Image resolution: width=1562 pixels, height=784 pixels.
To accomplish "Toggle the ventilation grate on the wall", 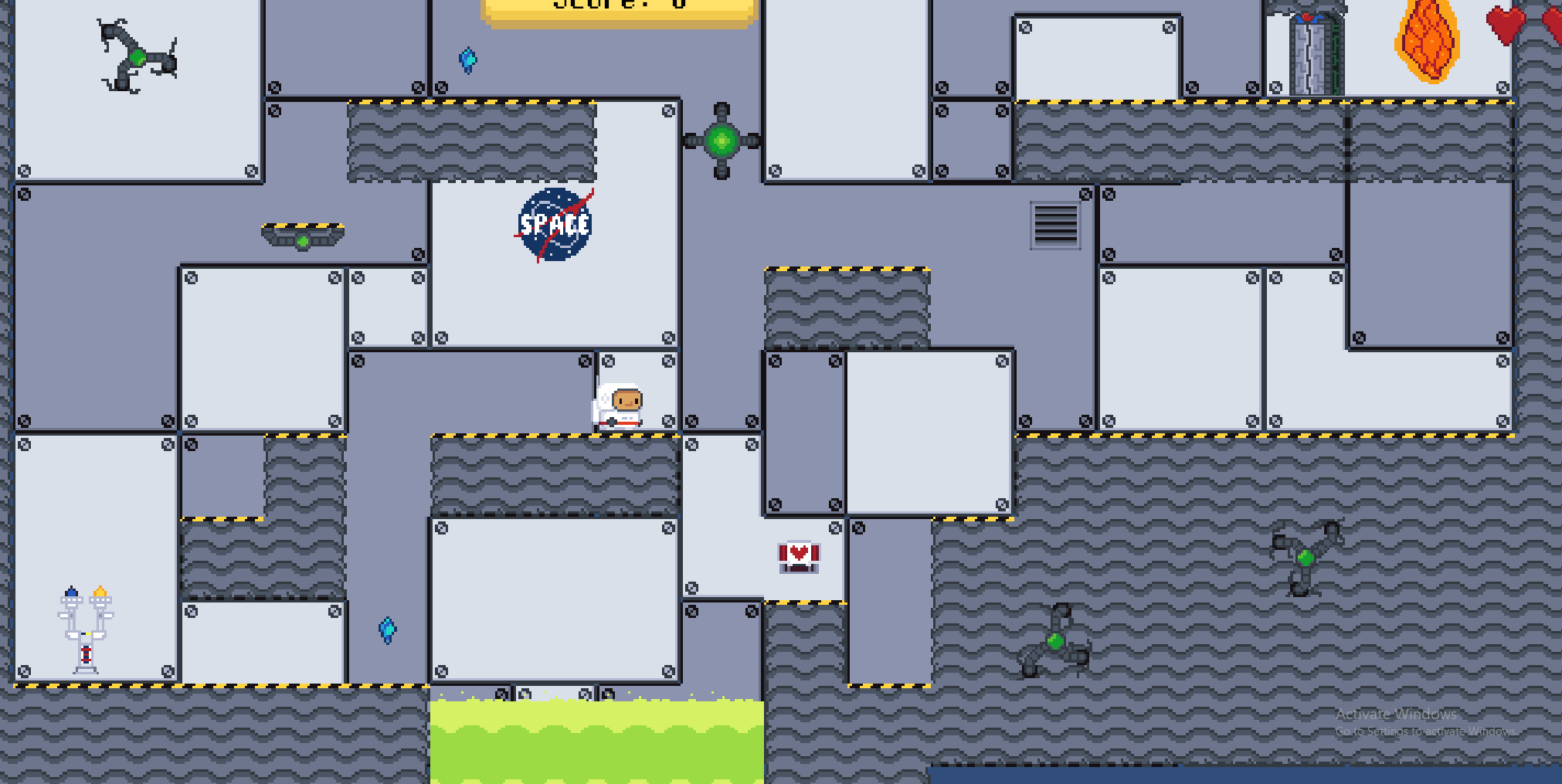I will [1056, 224].
